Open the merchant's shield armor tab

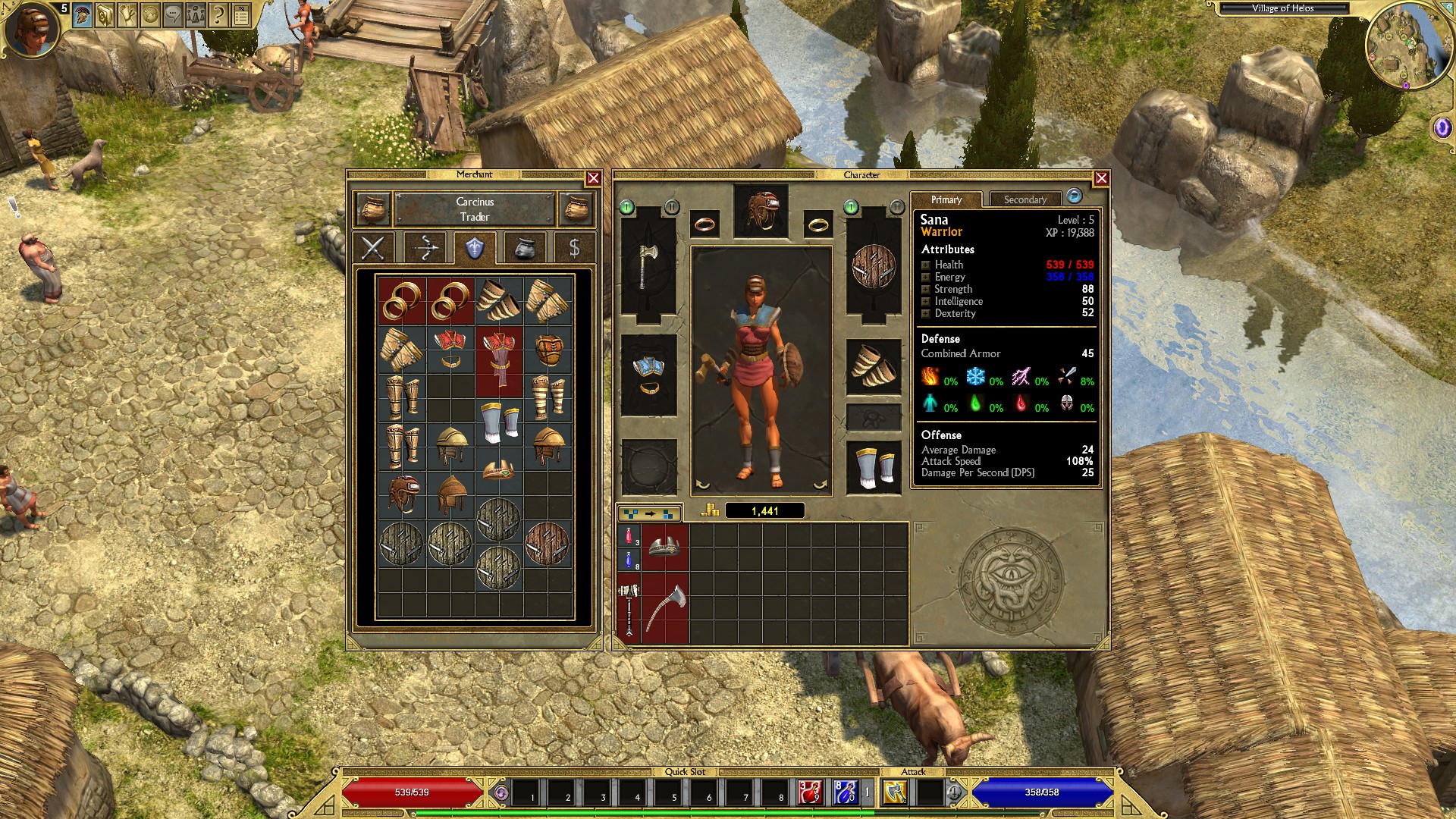pyautogui.click(x=475, y=248)
